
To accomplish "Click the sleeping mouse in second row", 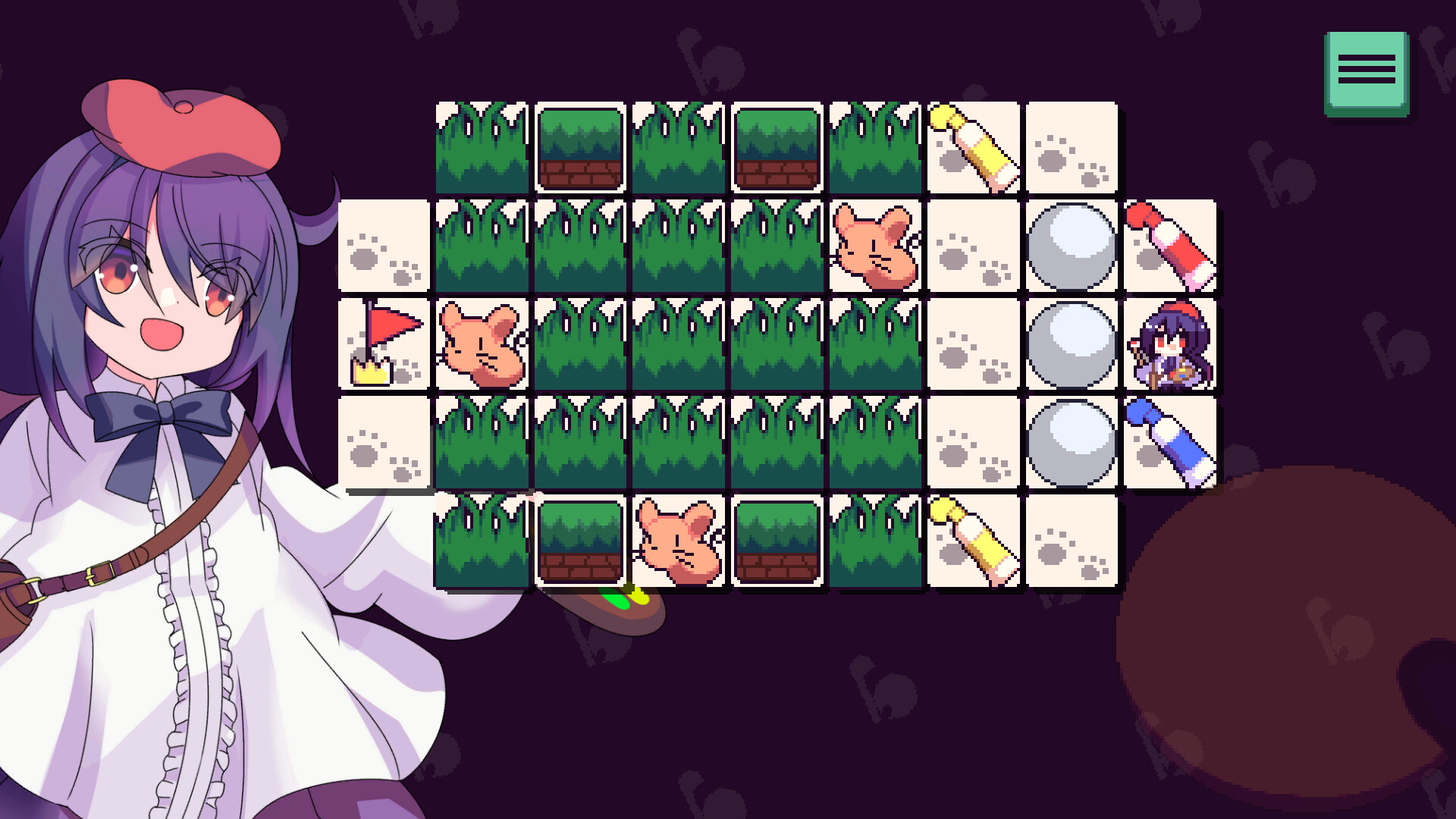I will pos(876,244).
